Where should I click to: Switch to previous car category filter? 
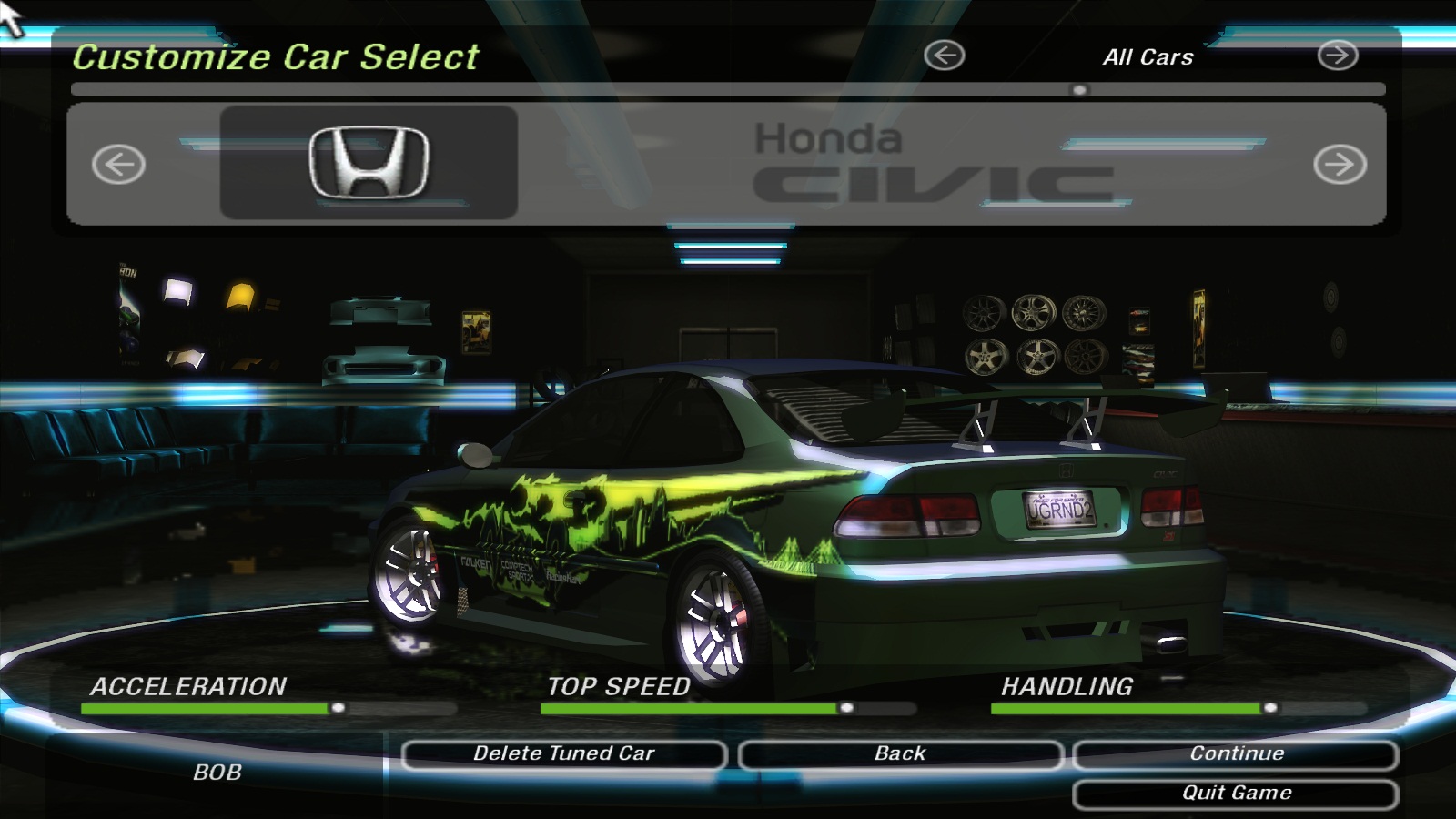click(x=944, y=56)
